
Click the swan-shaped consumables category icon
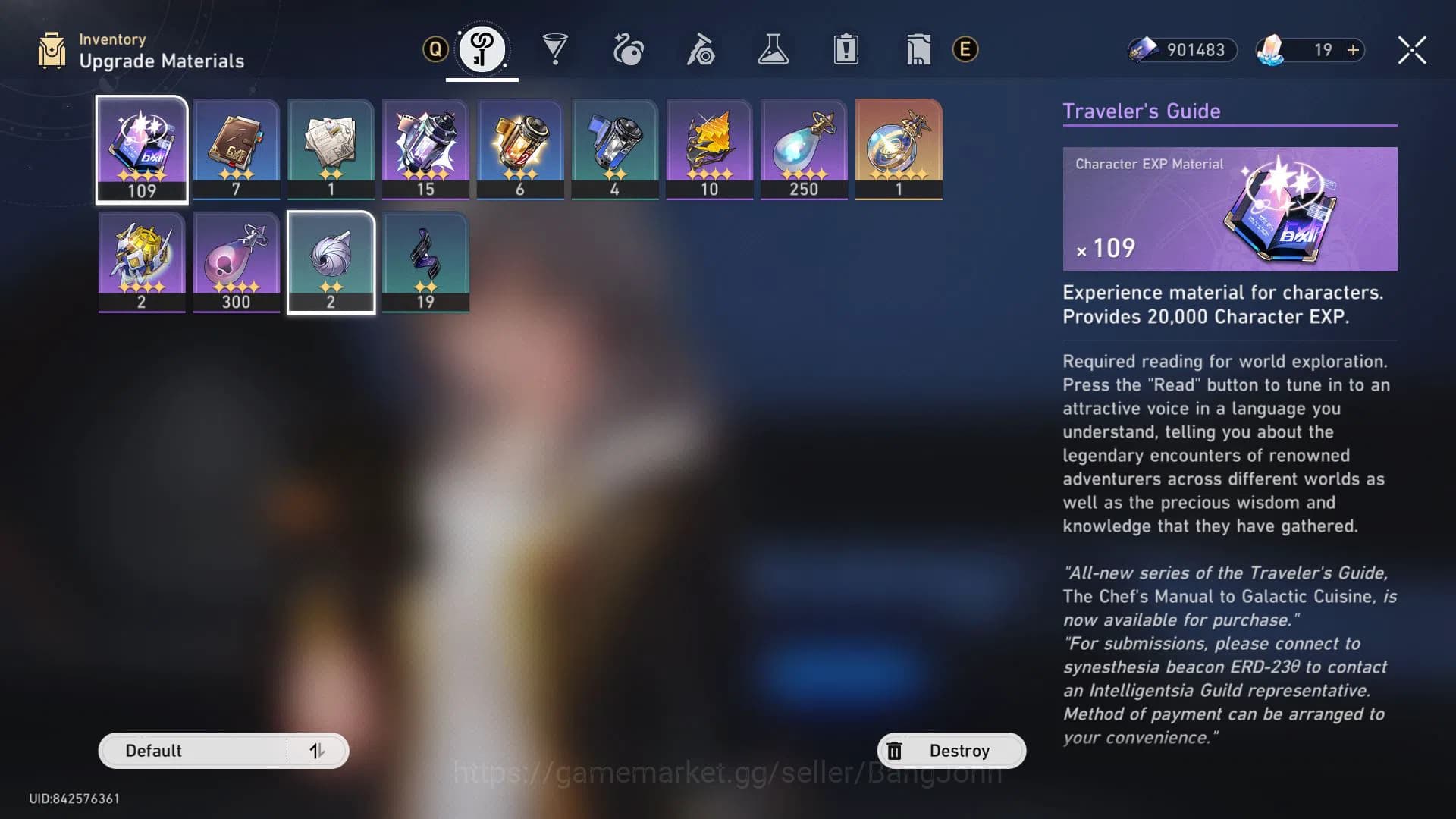point(629,49)
